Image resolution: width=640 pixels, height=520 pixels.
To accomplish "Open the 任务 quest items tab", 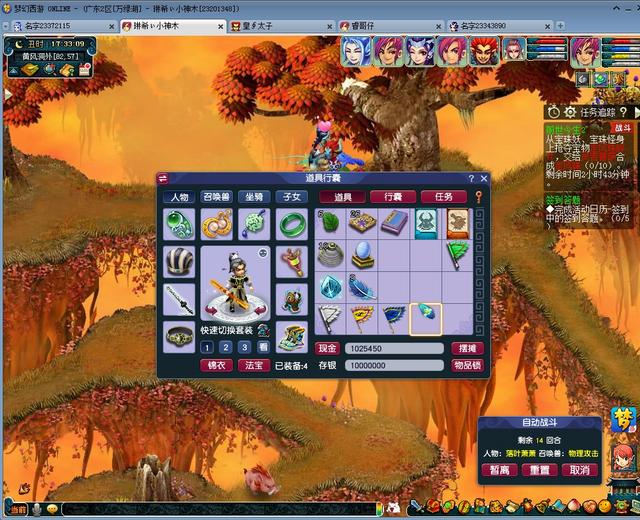I will pyautogui.click(x=443, y=197).
